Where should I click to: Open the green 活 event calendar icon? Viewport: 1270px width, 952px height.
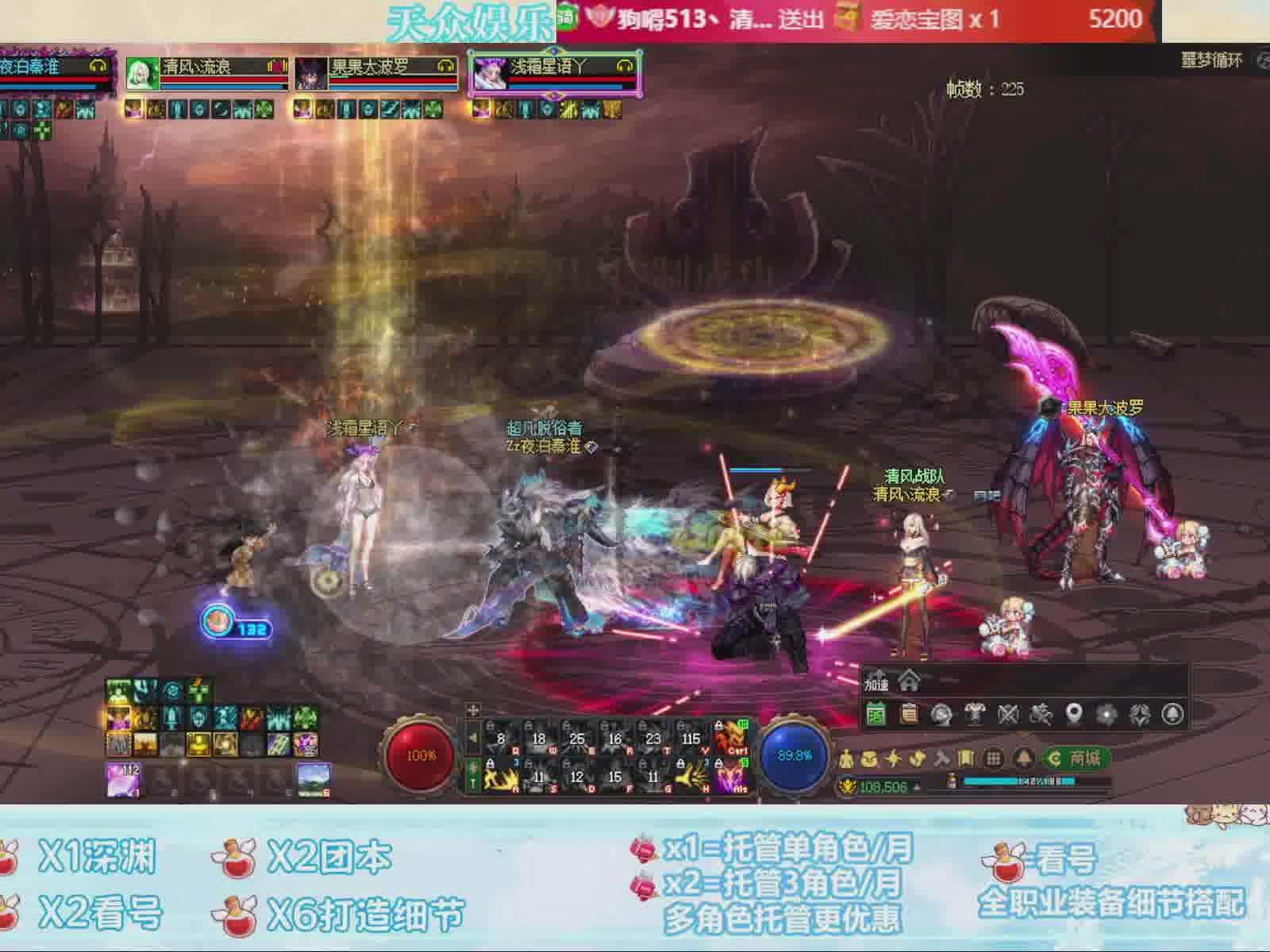pos(876,714)
